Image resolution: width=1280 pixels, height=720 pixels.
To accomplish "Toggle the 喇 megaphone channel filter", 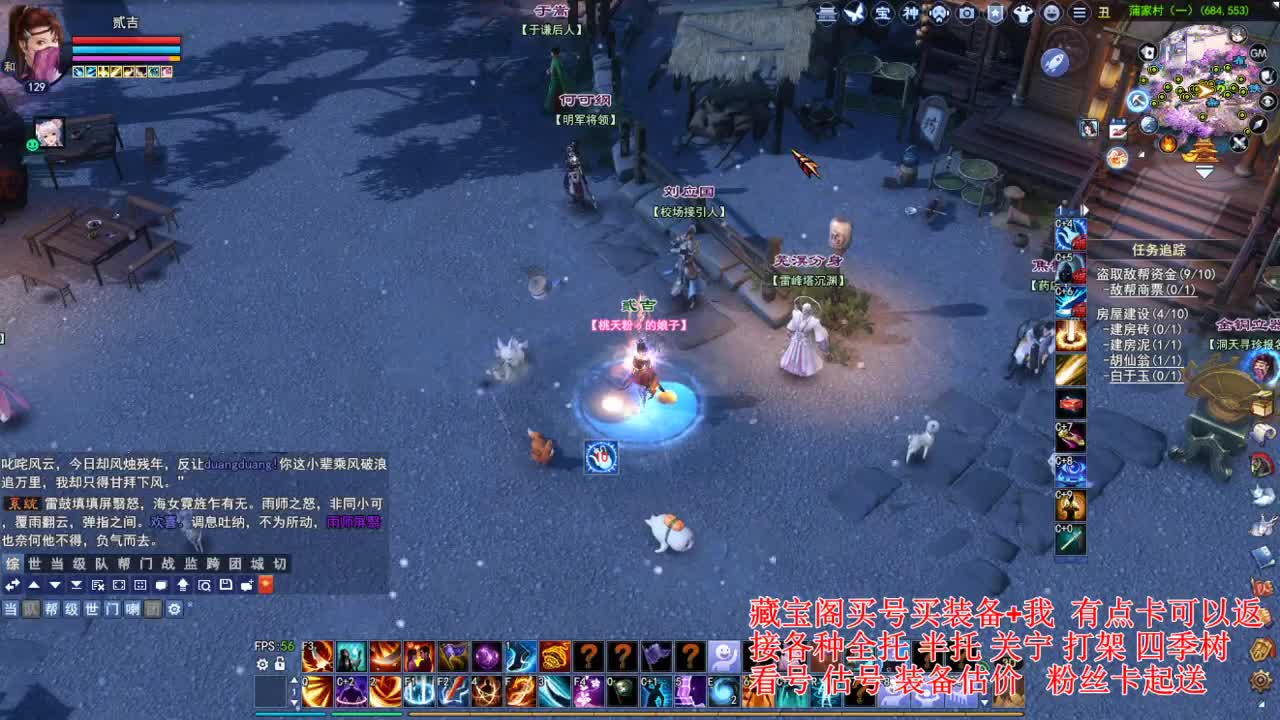I will pos(131,609).
